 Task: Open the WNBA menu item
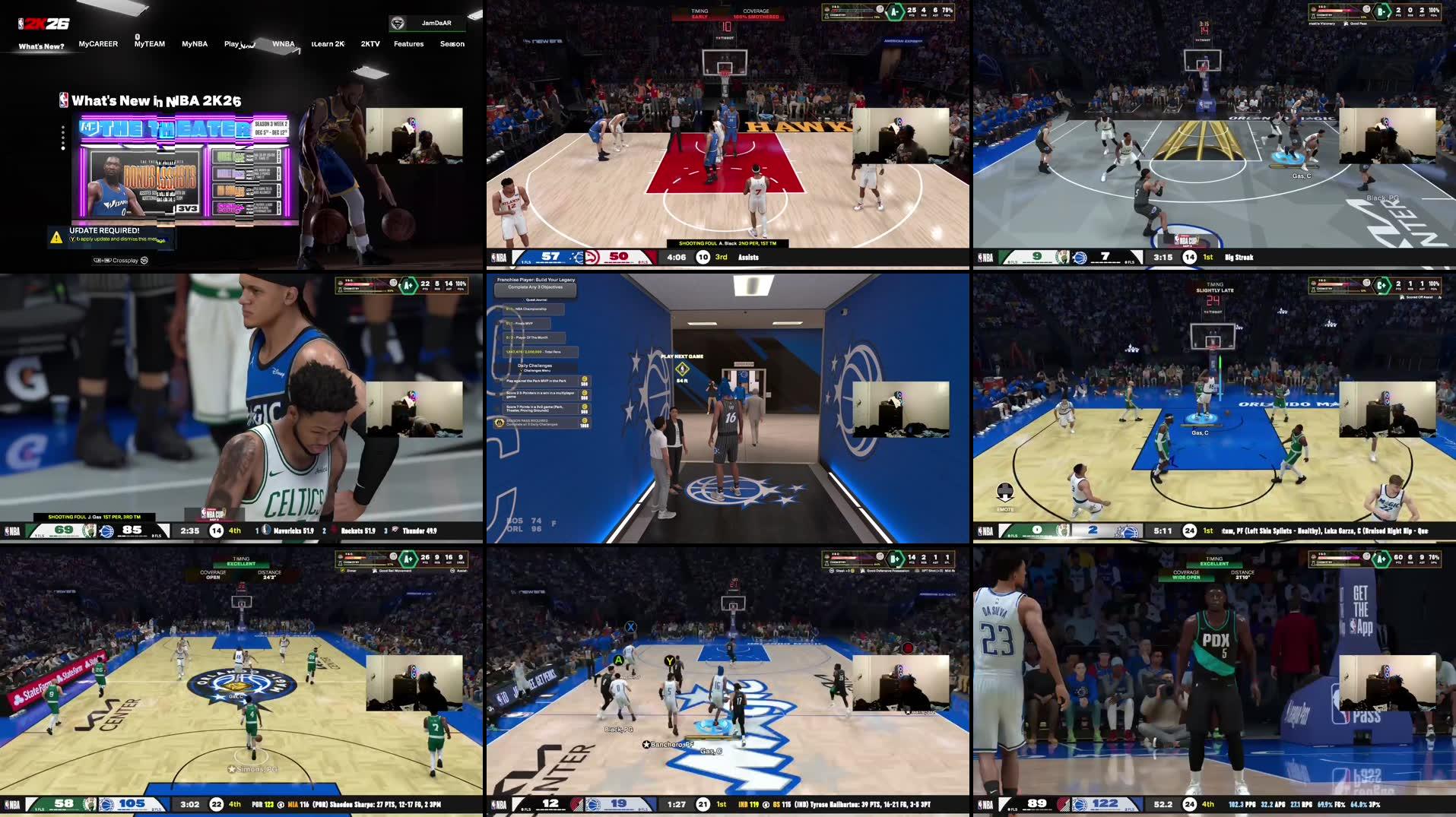(284, 44)
